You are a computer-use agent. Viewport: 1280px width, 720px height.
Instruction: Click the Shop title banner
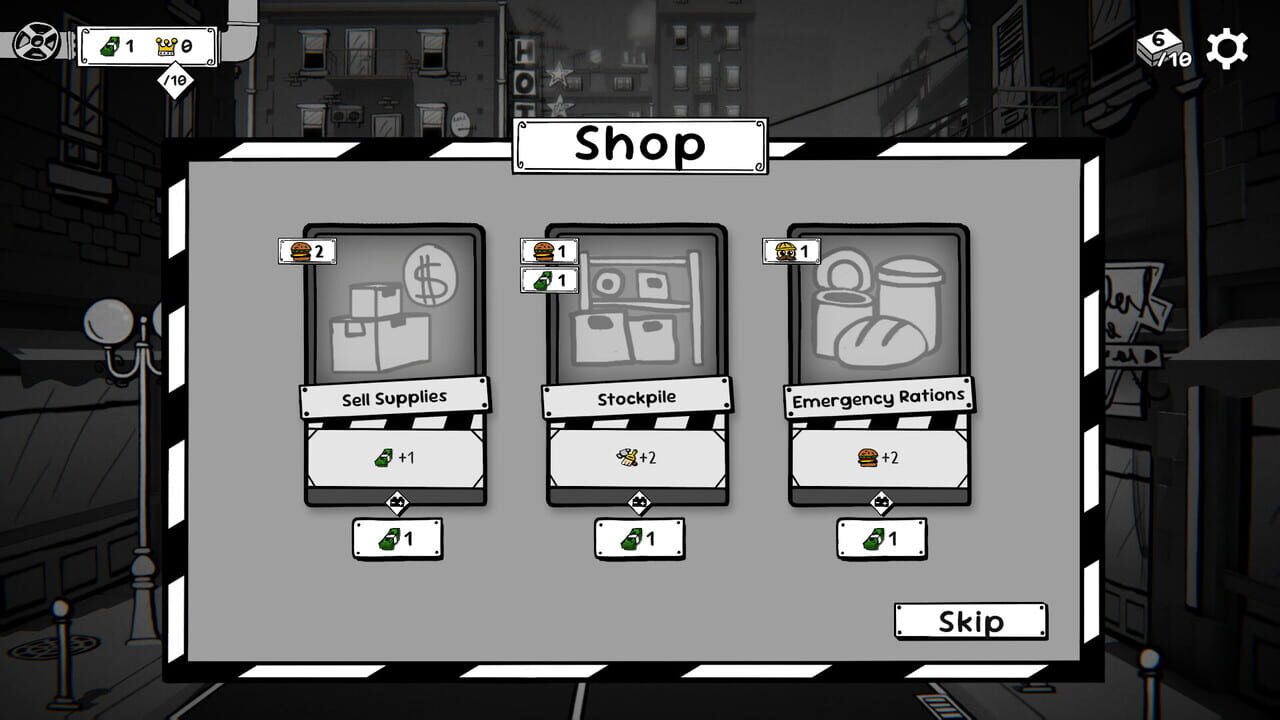(x=638, y=143)
